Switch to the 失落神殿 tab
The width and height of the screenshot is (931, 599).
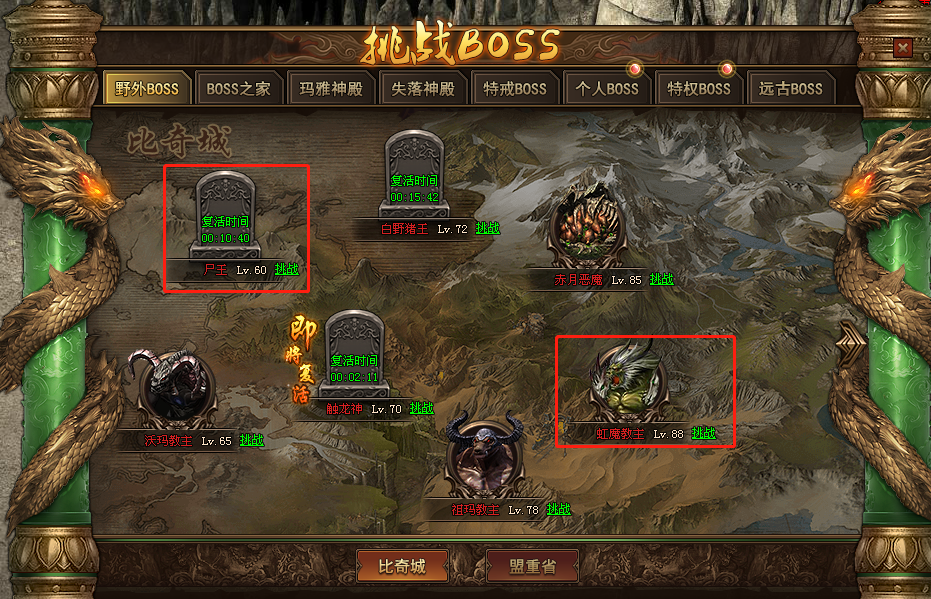point(423,88)
